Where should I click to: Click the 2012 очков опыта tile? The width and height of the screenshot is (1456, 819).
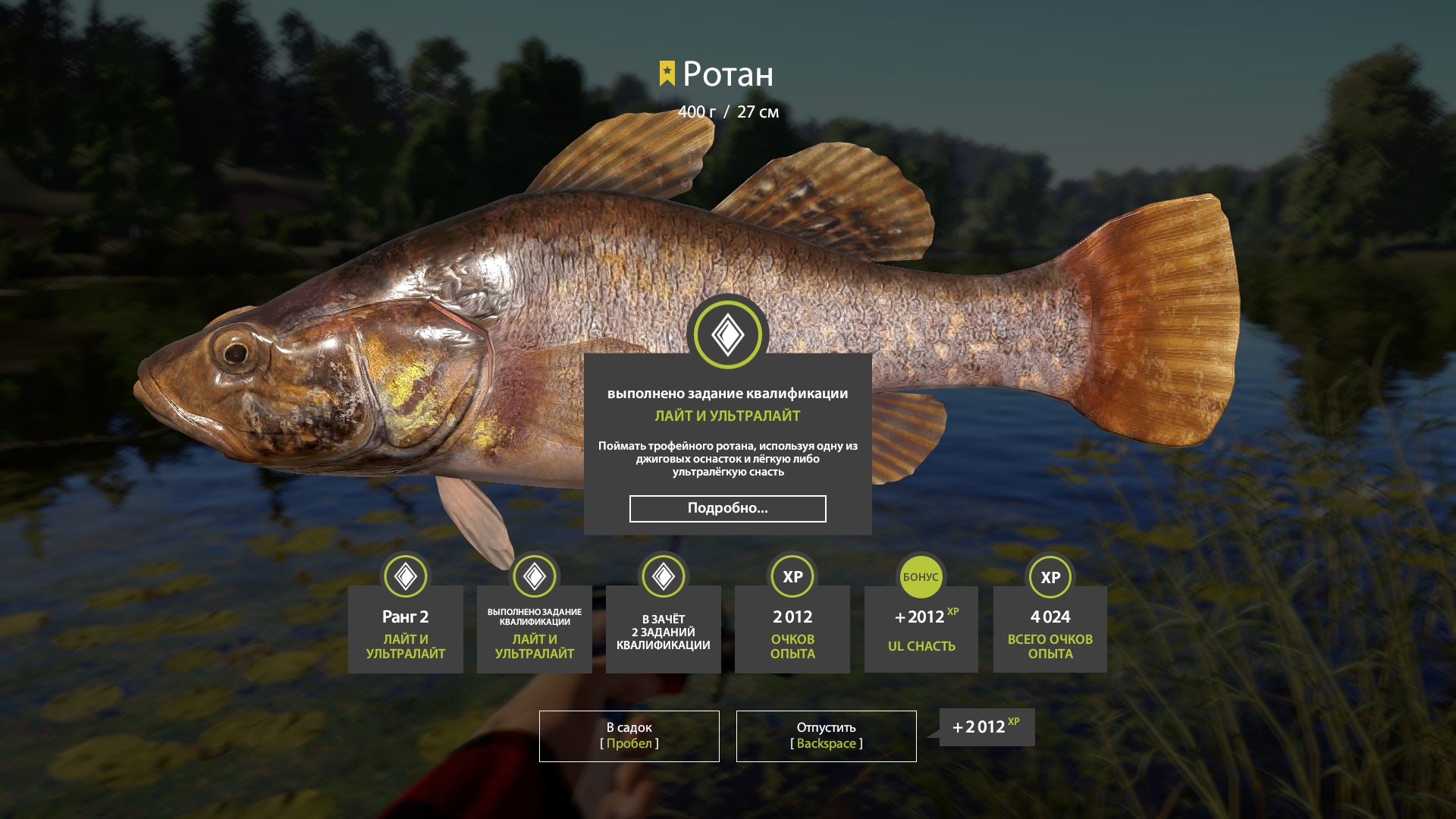tap(792, 629)
